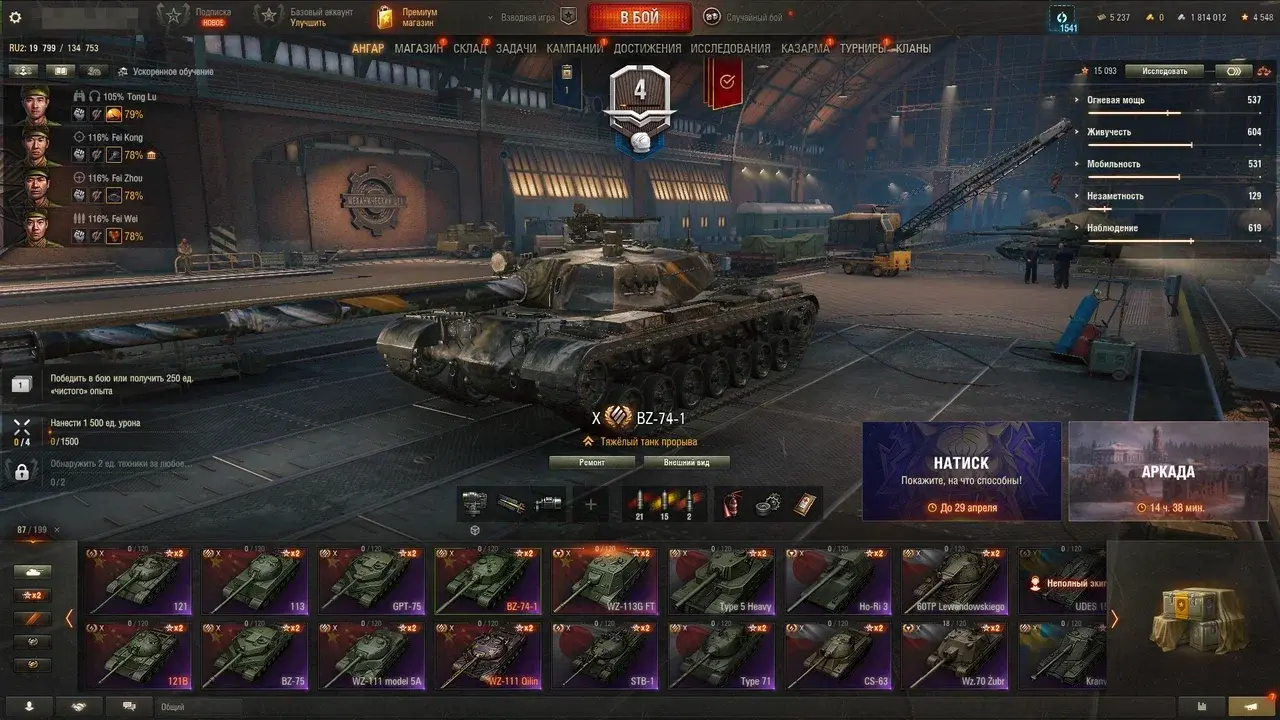The image size is (1280, 720).
Task: Select the WZ-113G FT tank
Action: (603, 581)
